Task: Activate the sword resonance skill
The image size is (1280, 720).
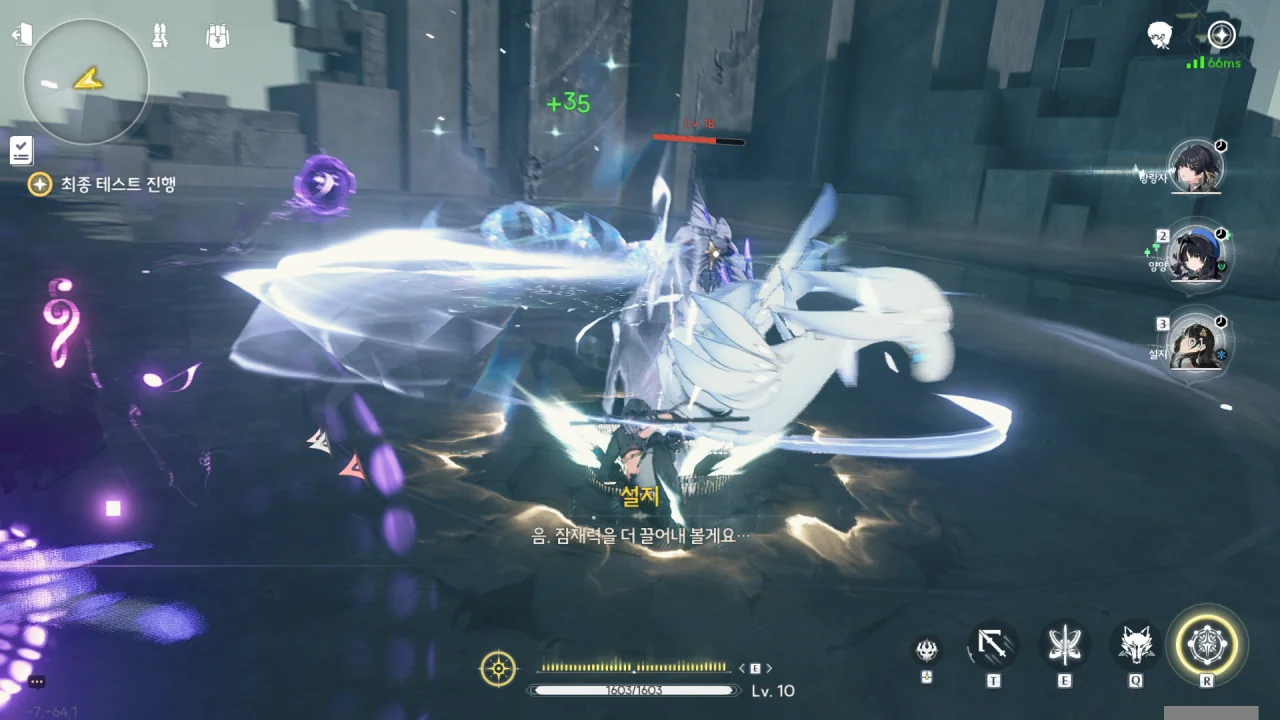Action: click(1064, 645)
